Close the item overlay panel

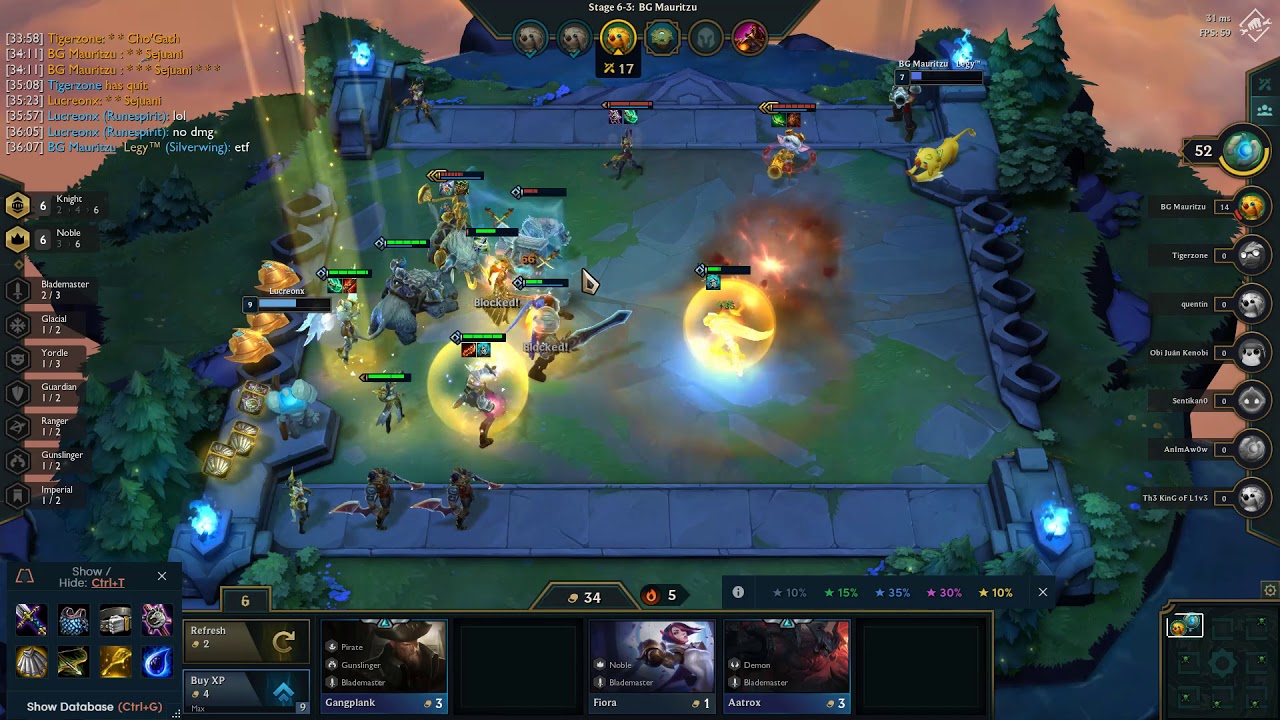tap(162, 576)
